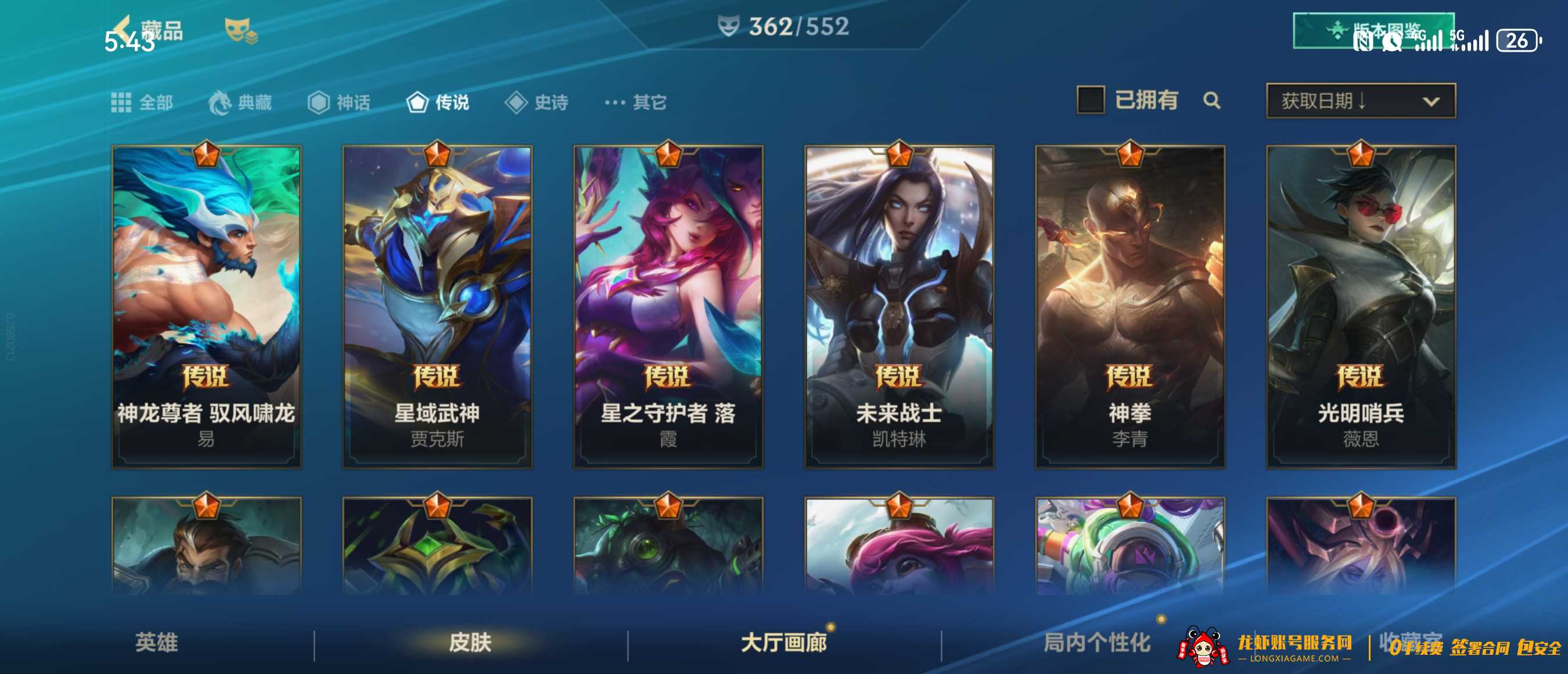Viewport: 1568px width, 674px height.
Task: Select the 全部 grid filter icon
Action: 122,102
